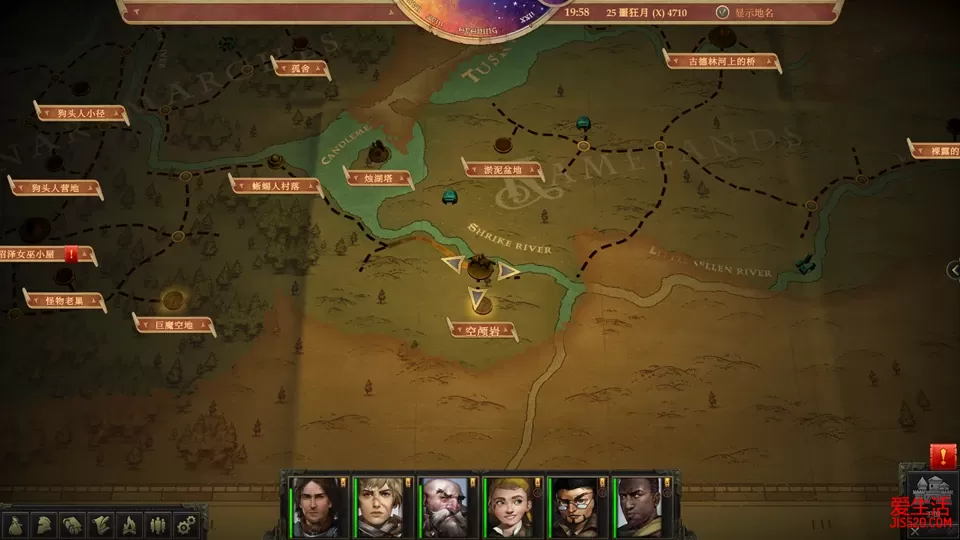
Task: Pick the 怪物老巢 location label
Action: 64,300
